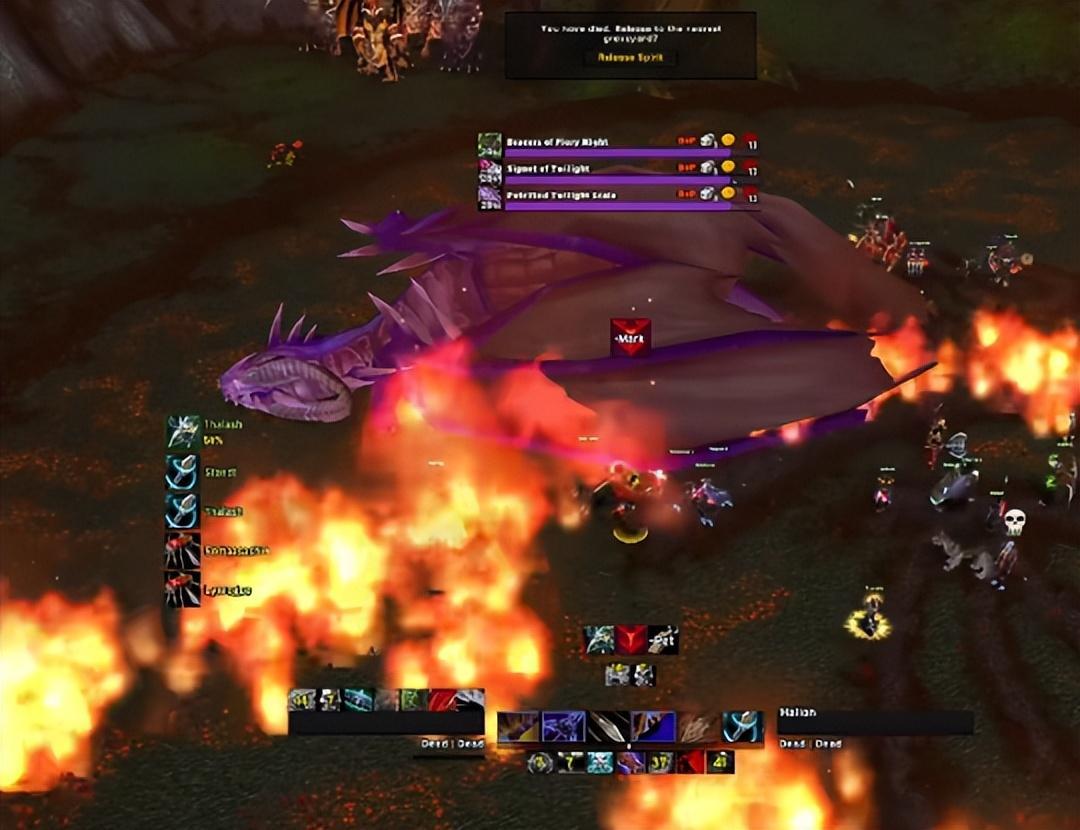Image resolution: width=1080 pixels, height=830 pixels.
Task: Click the Release Spirit button
Action: pos(630,57)
